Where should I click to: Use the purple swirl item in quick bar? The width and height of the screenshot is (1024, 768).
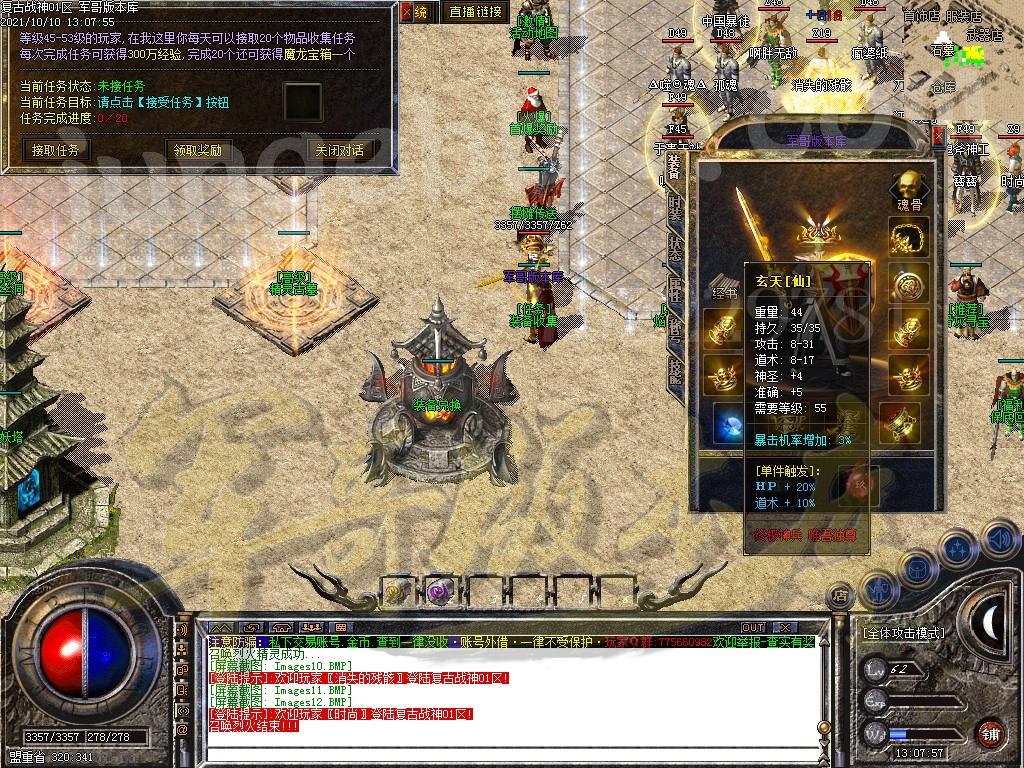tap(438, 592)
